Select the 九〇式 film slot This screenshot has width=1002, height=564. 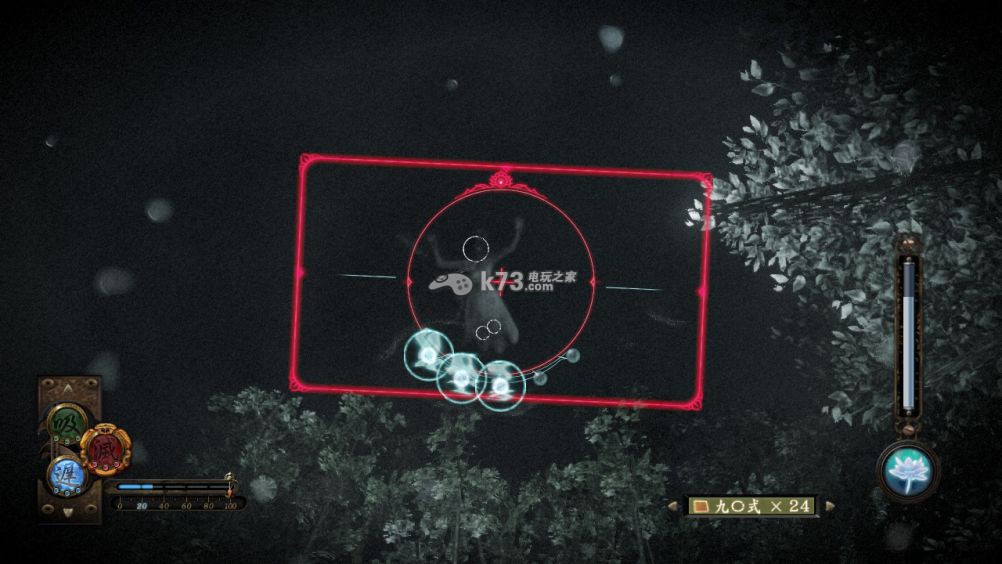tap(752, 506)
